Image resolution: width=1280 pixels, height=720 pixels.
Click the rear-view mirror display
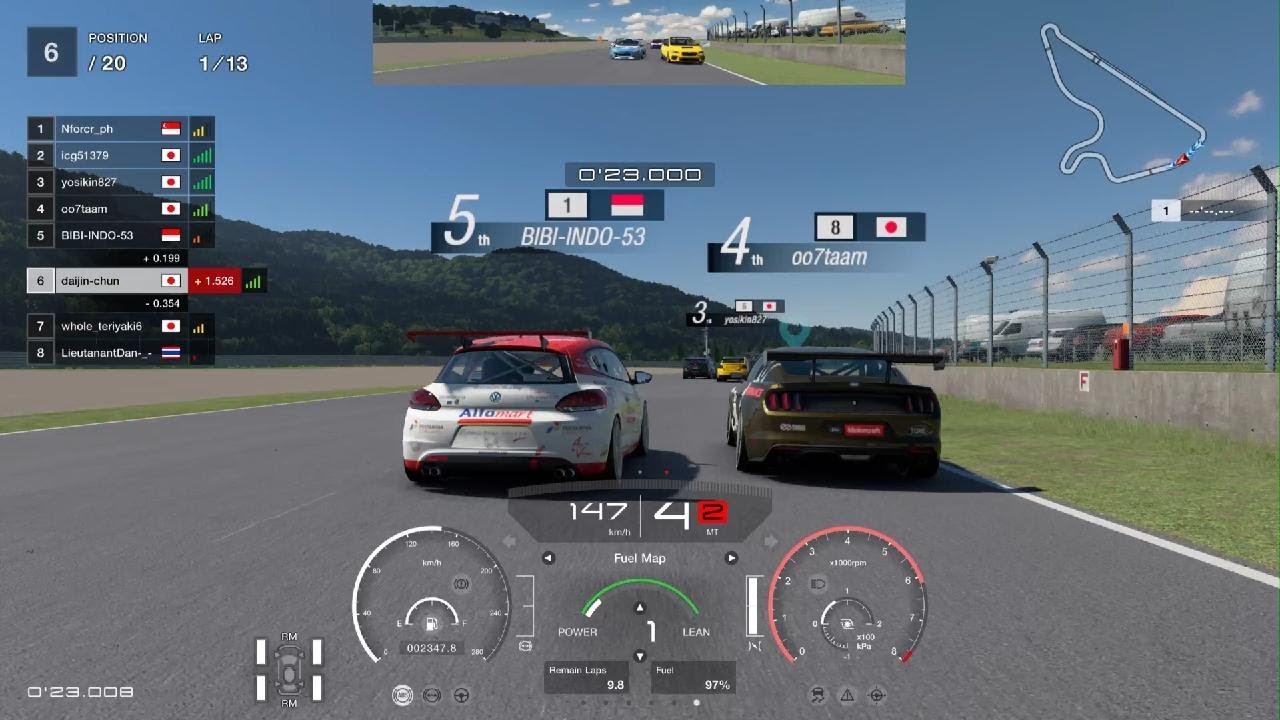tap(638, 42)
